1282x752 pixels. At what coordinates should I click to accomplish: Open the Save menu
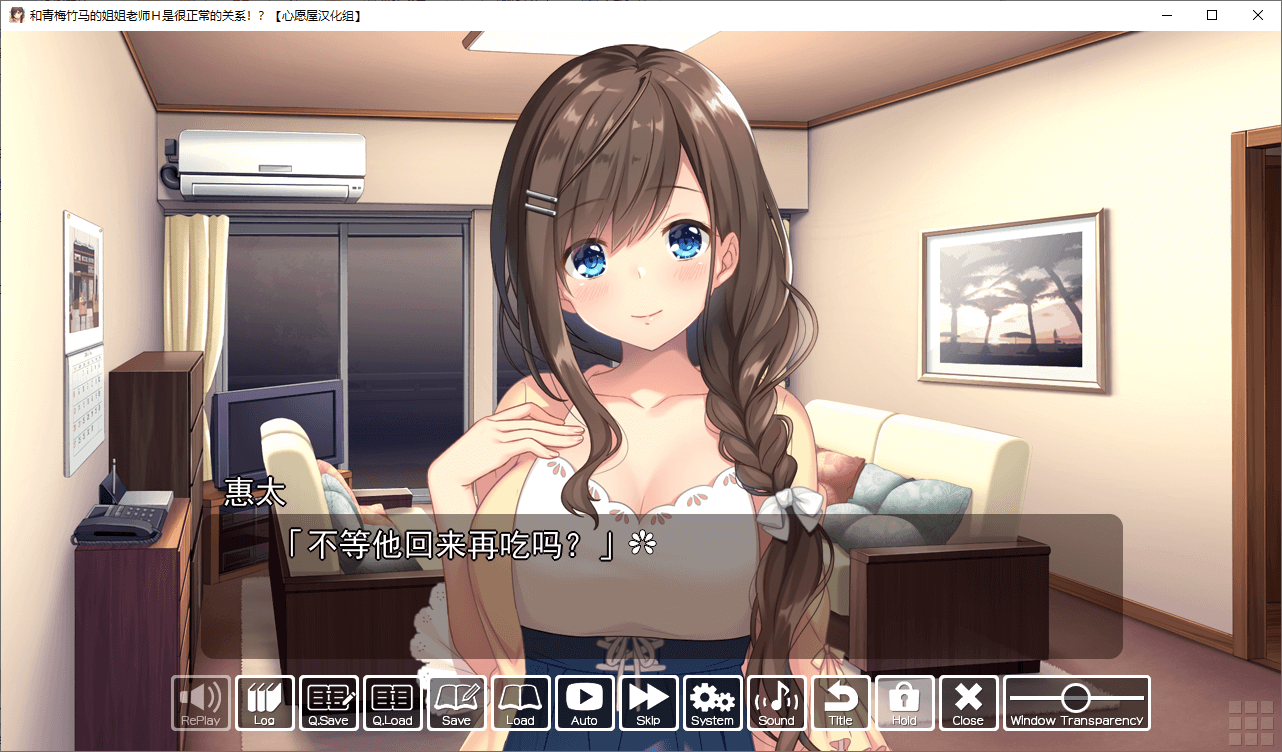tap(457, 703)
